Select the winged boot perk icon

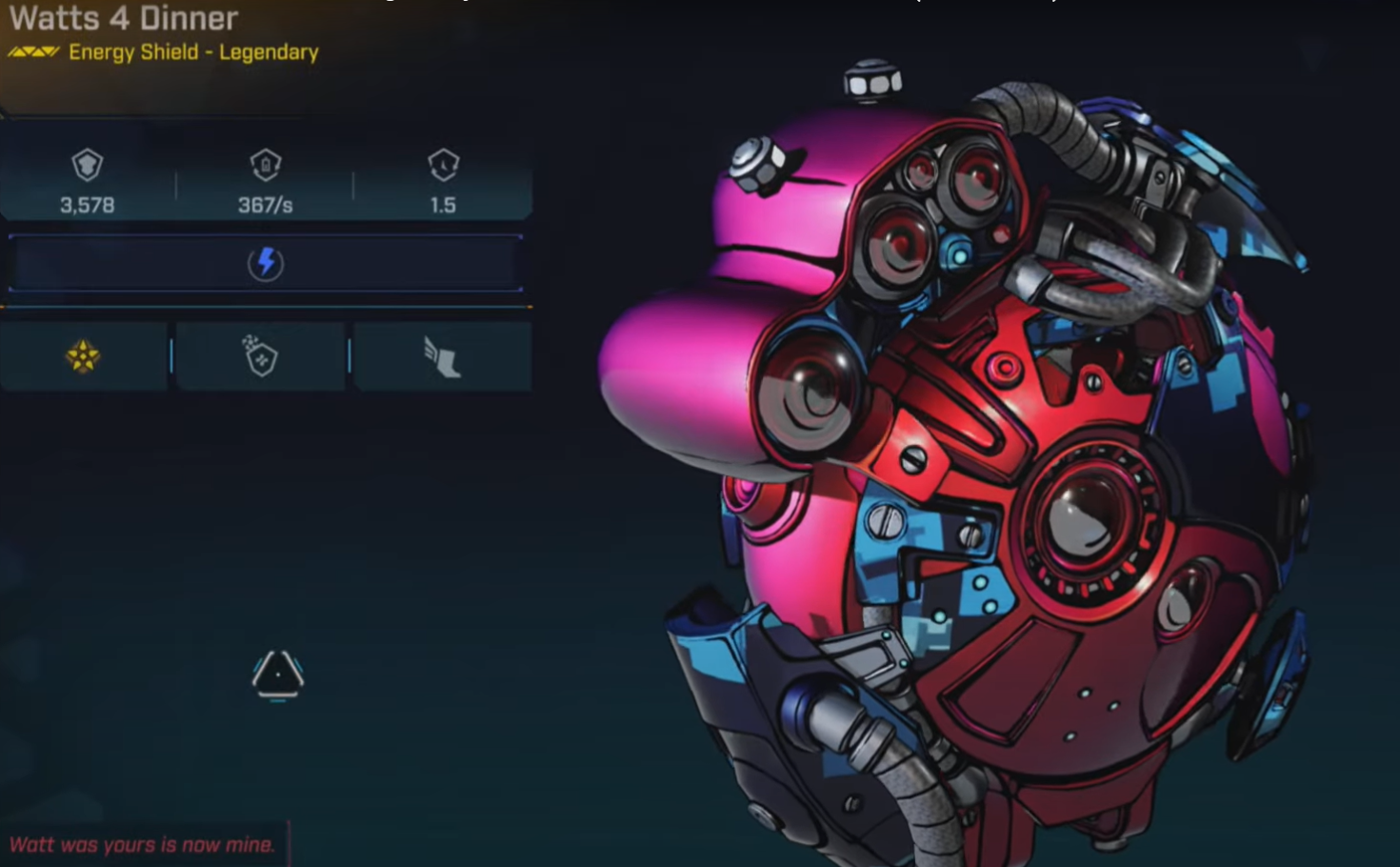(442, 358)
